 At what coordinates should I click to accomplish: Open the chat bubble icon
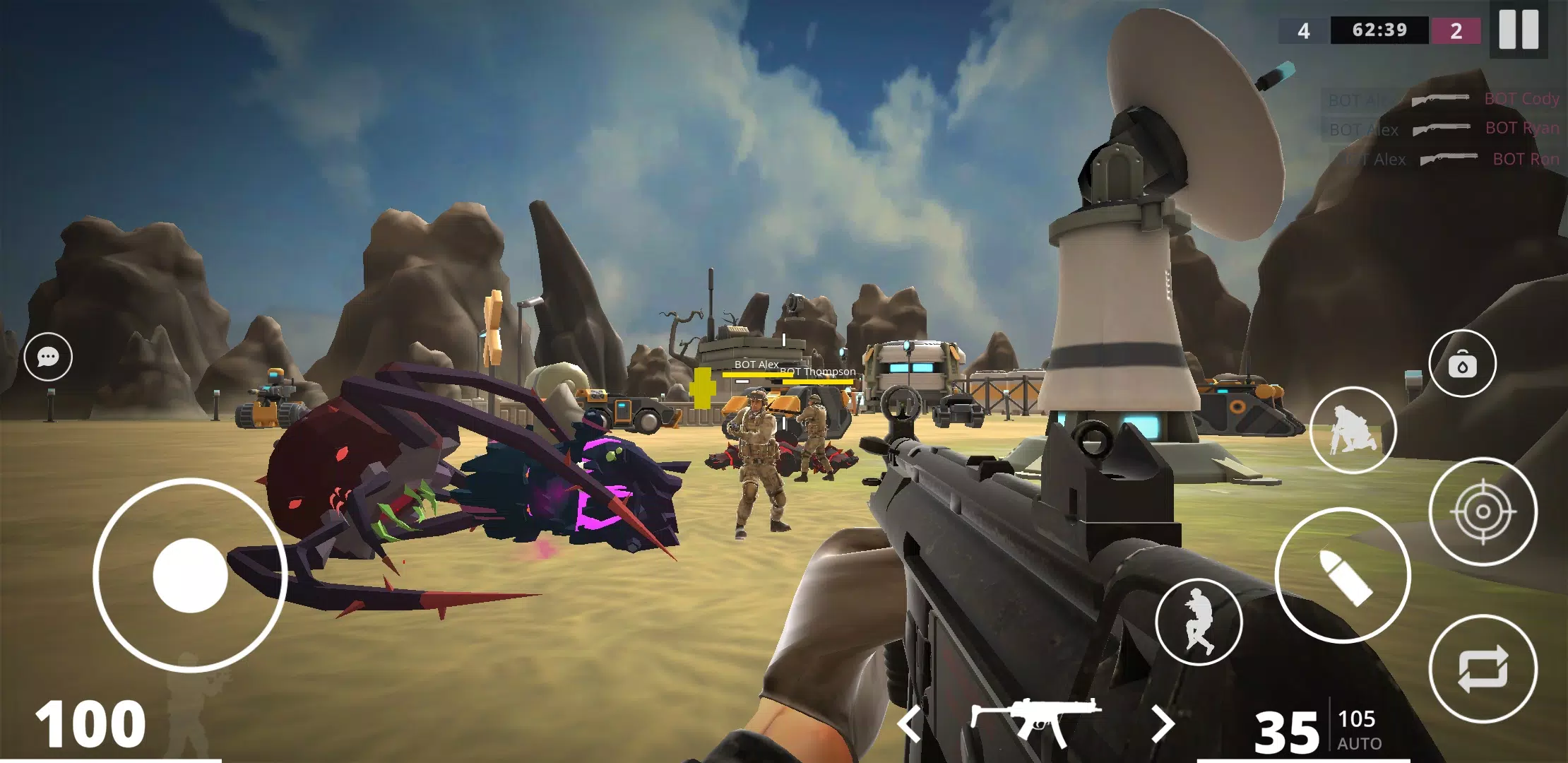click(47, 357)
